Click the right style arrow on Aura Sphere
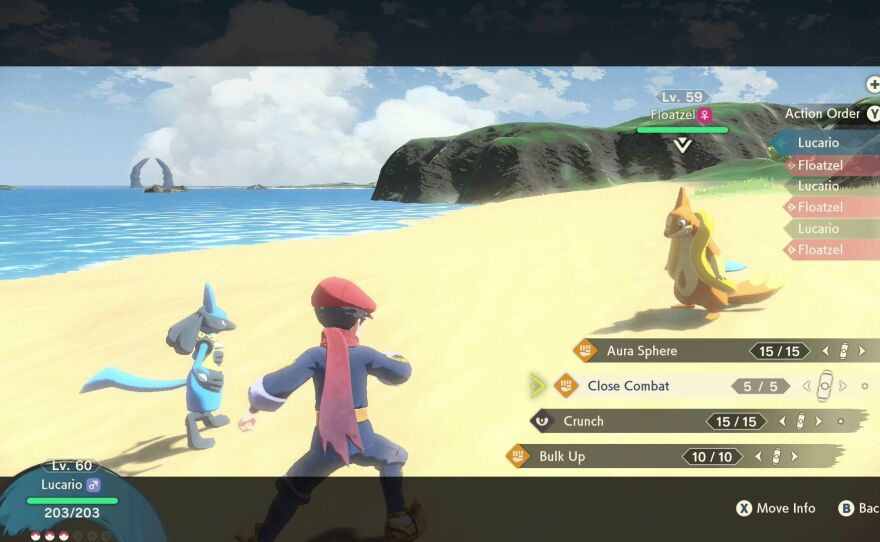 (860, 351)
